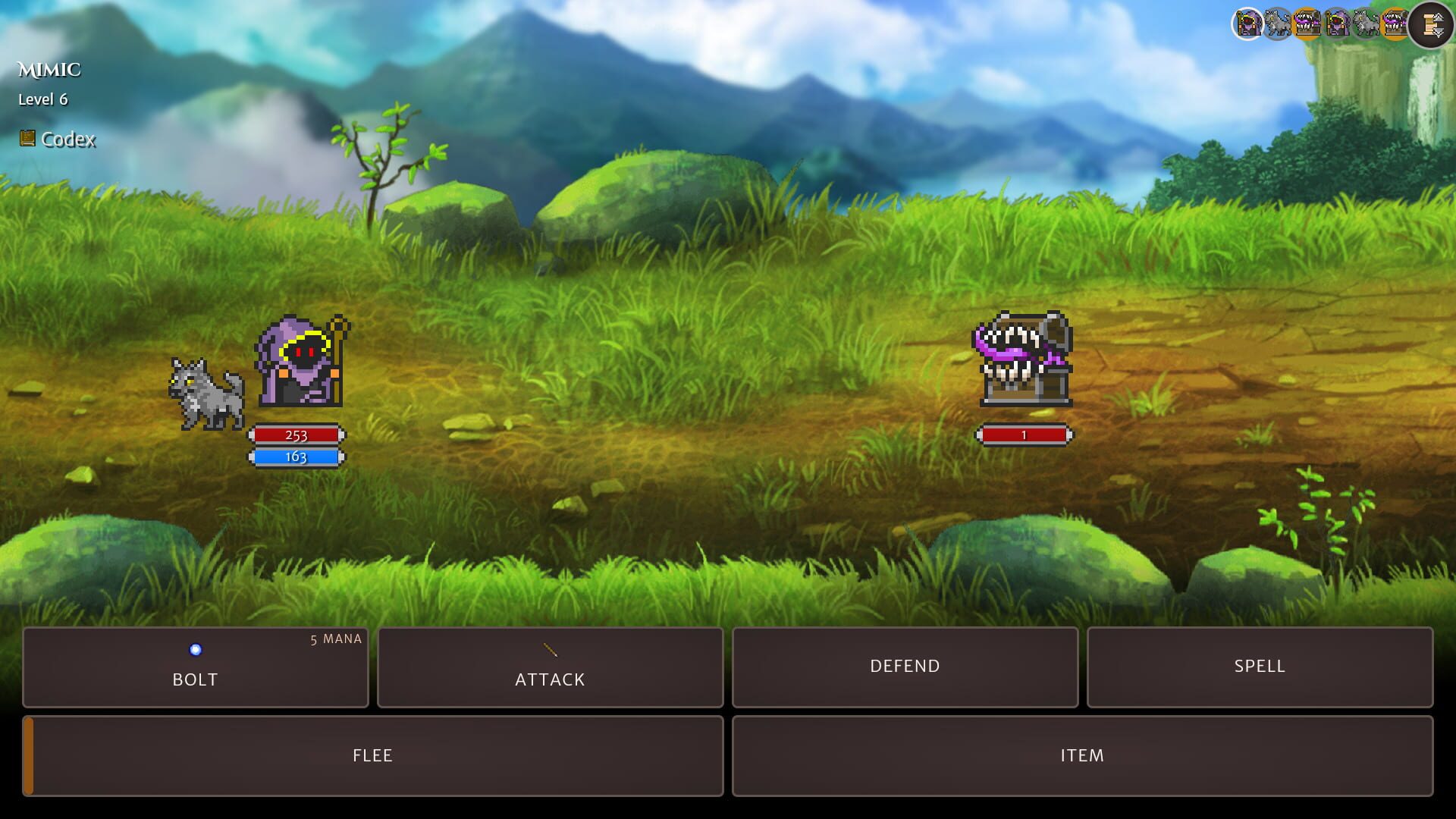Flee from the battle
Viewport: 1456px width, 819px height.
(372, 755)
